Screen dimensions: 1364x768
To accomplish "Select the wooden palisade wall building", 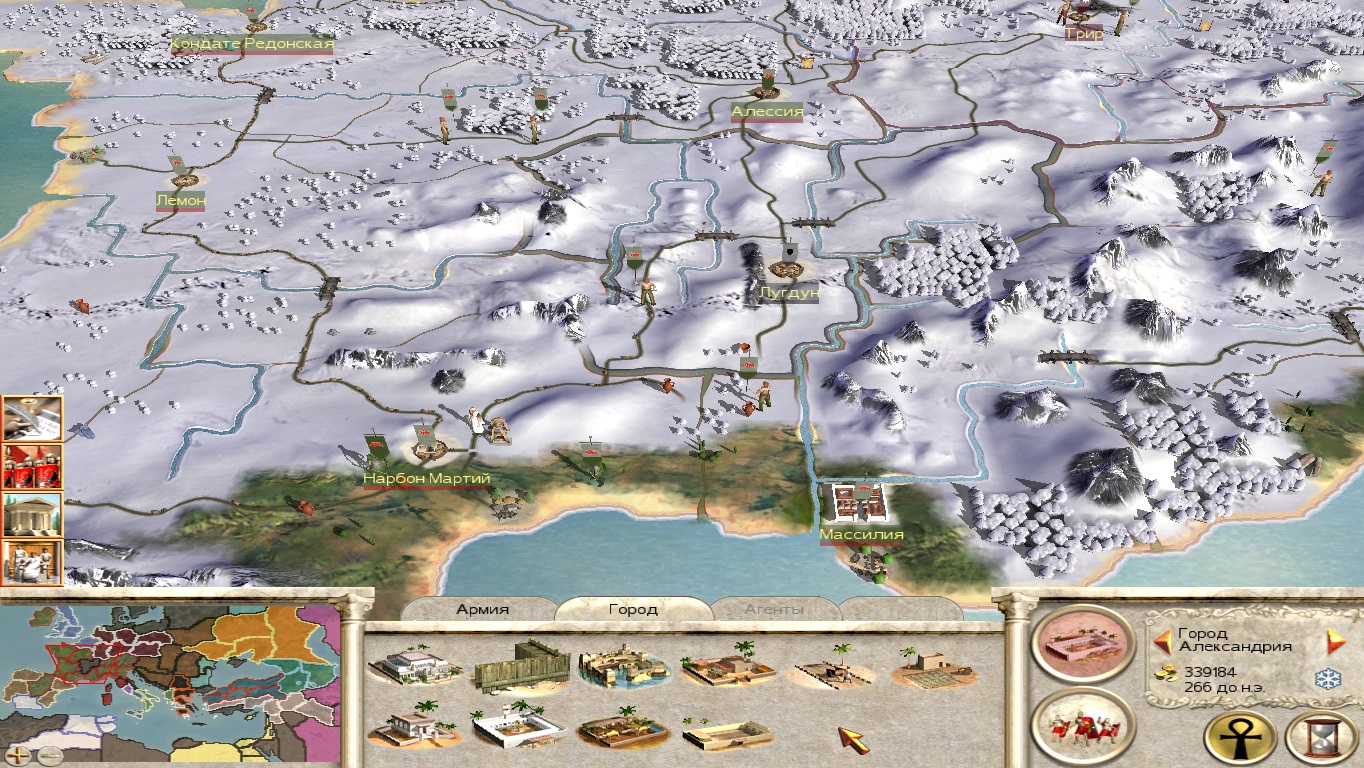I will tap(521, 664).
